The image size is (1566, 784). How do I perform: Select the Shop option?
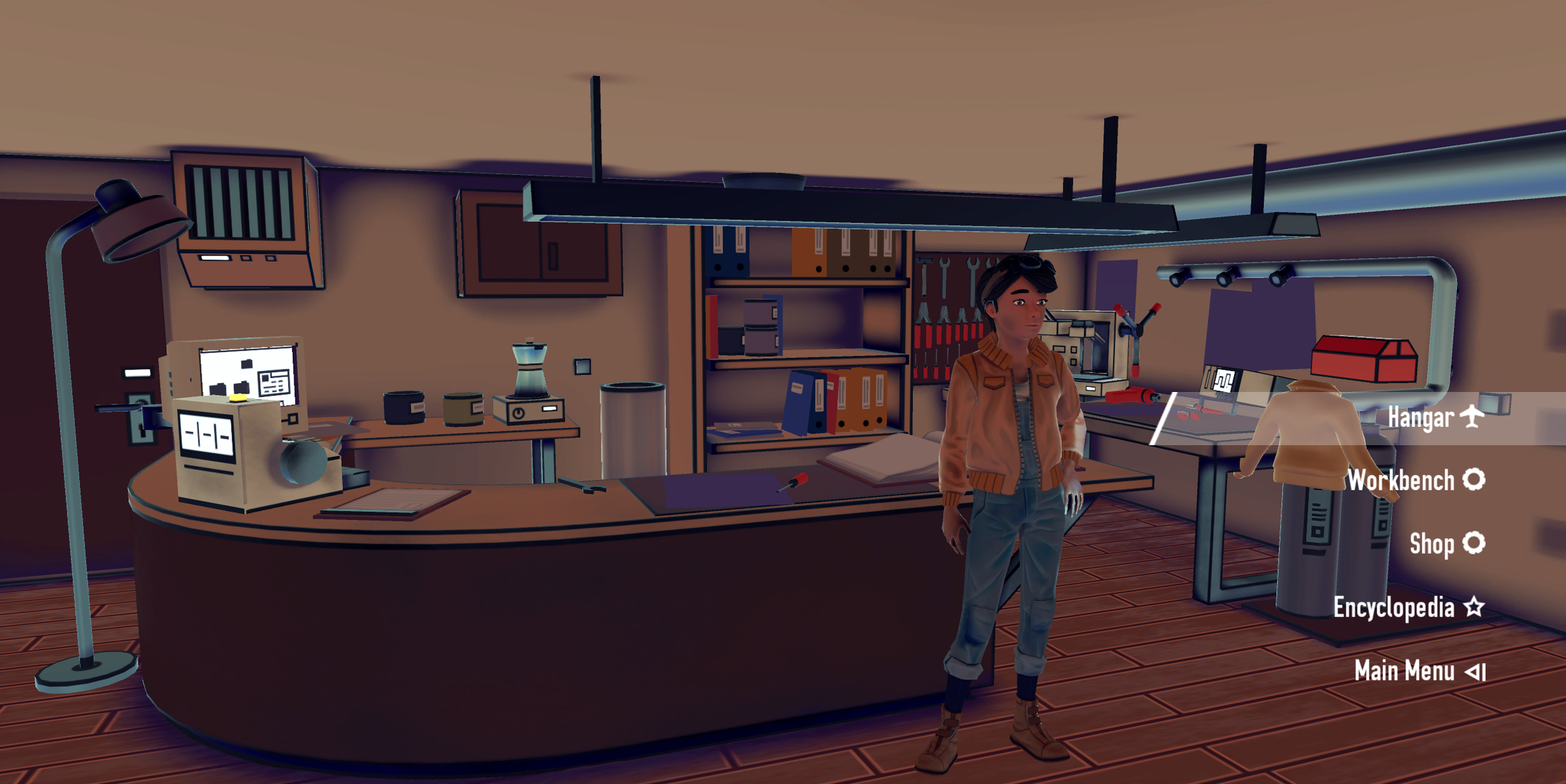pyautogui.click(x=1445, y=544)
